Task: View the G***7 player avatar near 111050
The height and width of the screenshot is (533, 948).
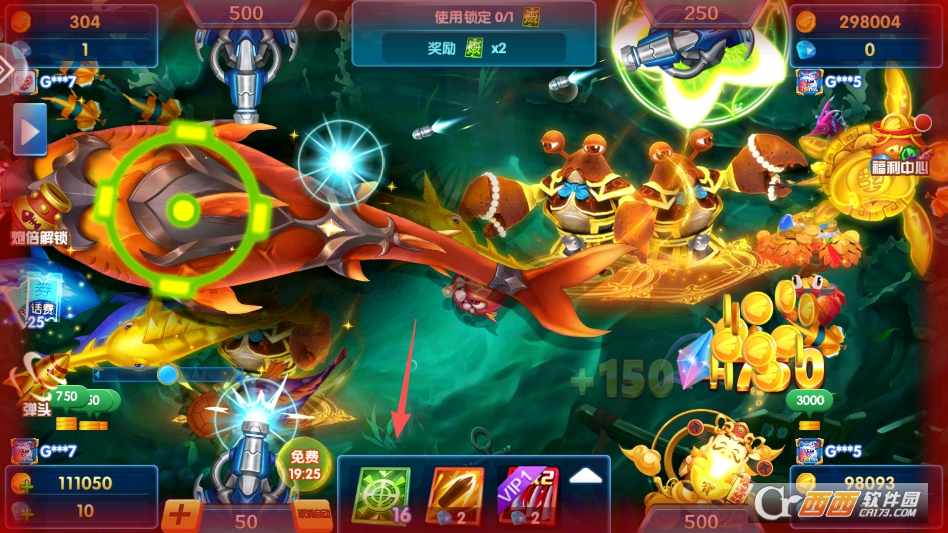Action: coord(24,450)
